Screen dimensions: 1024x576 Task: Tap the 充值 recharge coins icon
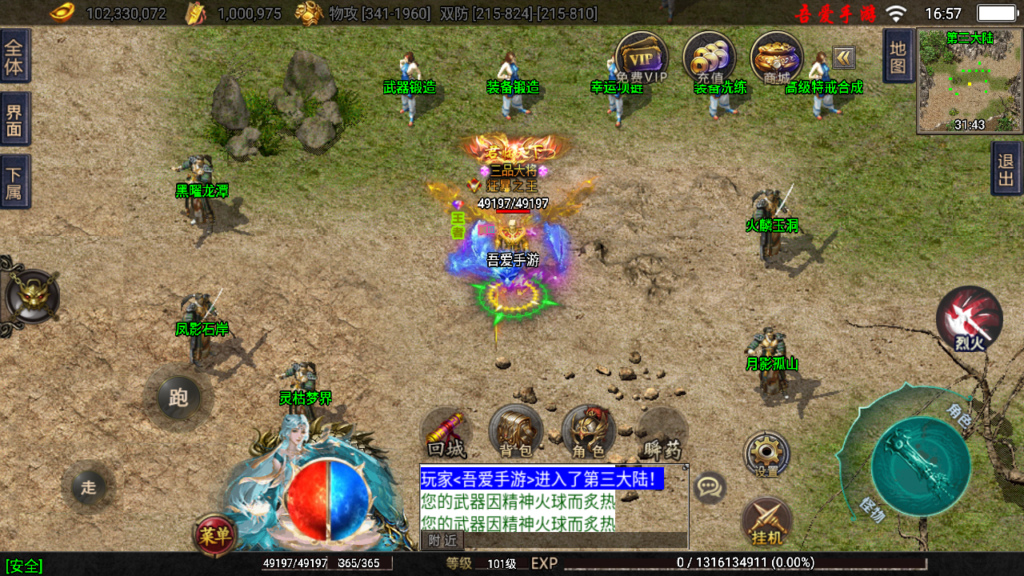pyautogui.click(x=710, y=56)
